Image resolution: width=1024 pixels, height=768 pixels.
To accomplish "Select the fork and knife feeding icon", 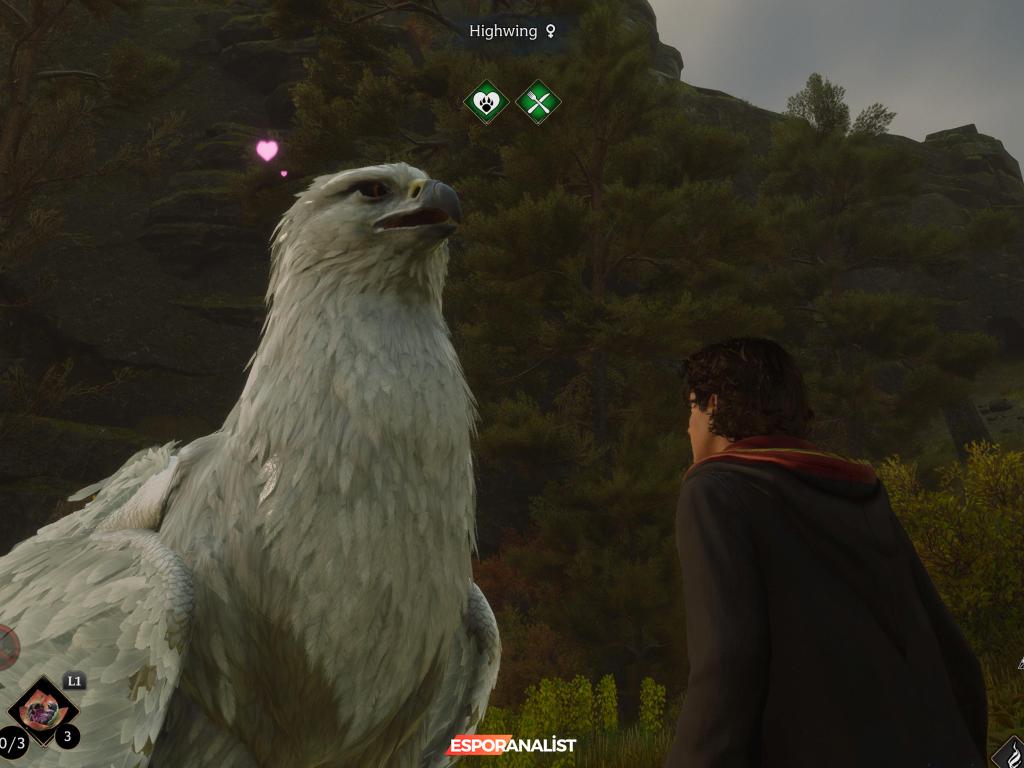I will point(538,101).
